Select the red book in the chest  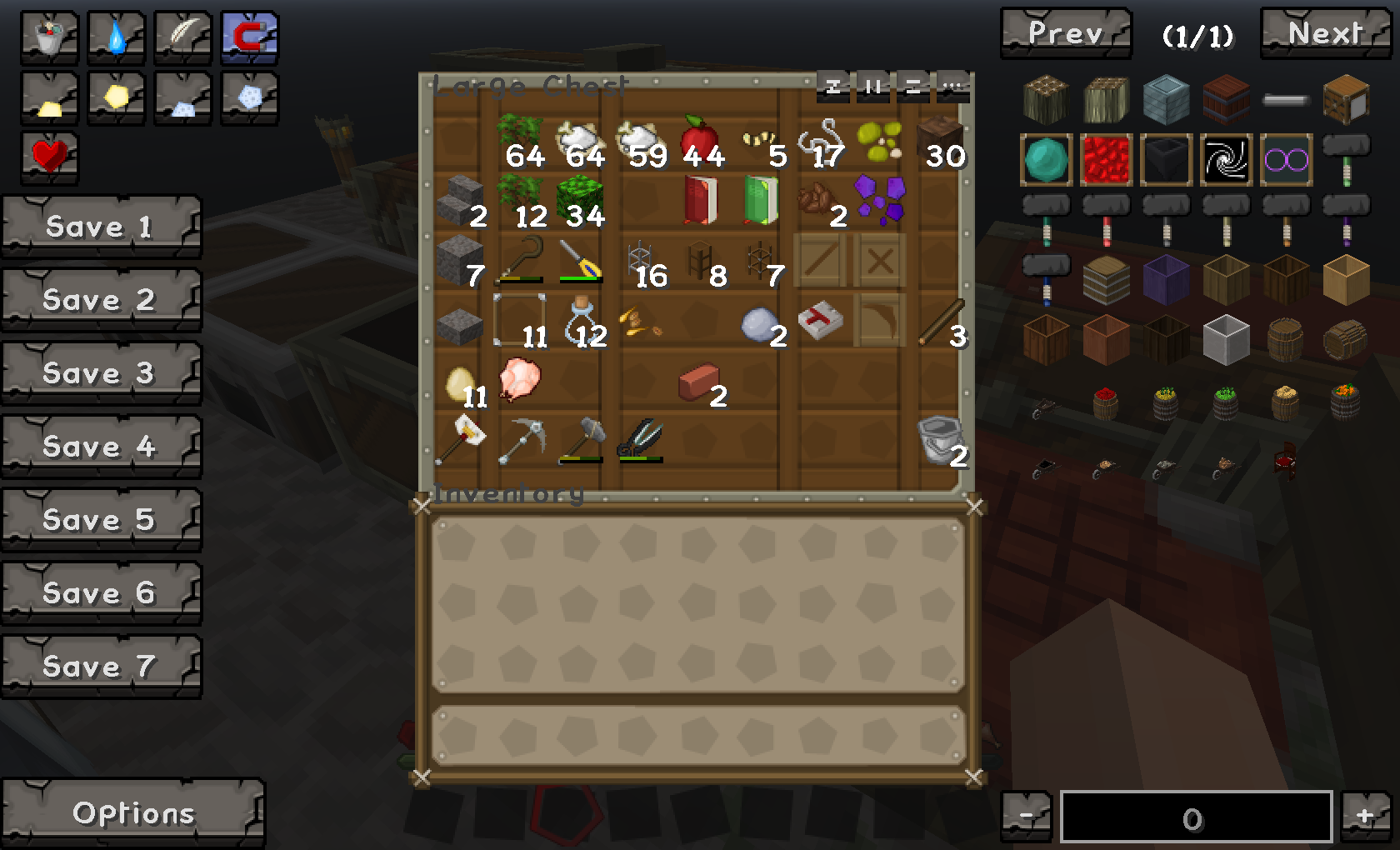[700, 199]
